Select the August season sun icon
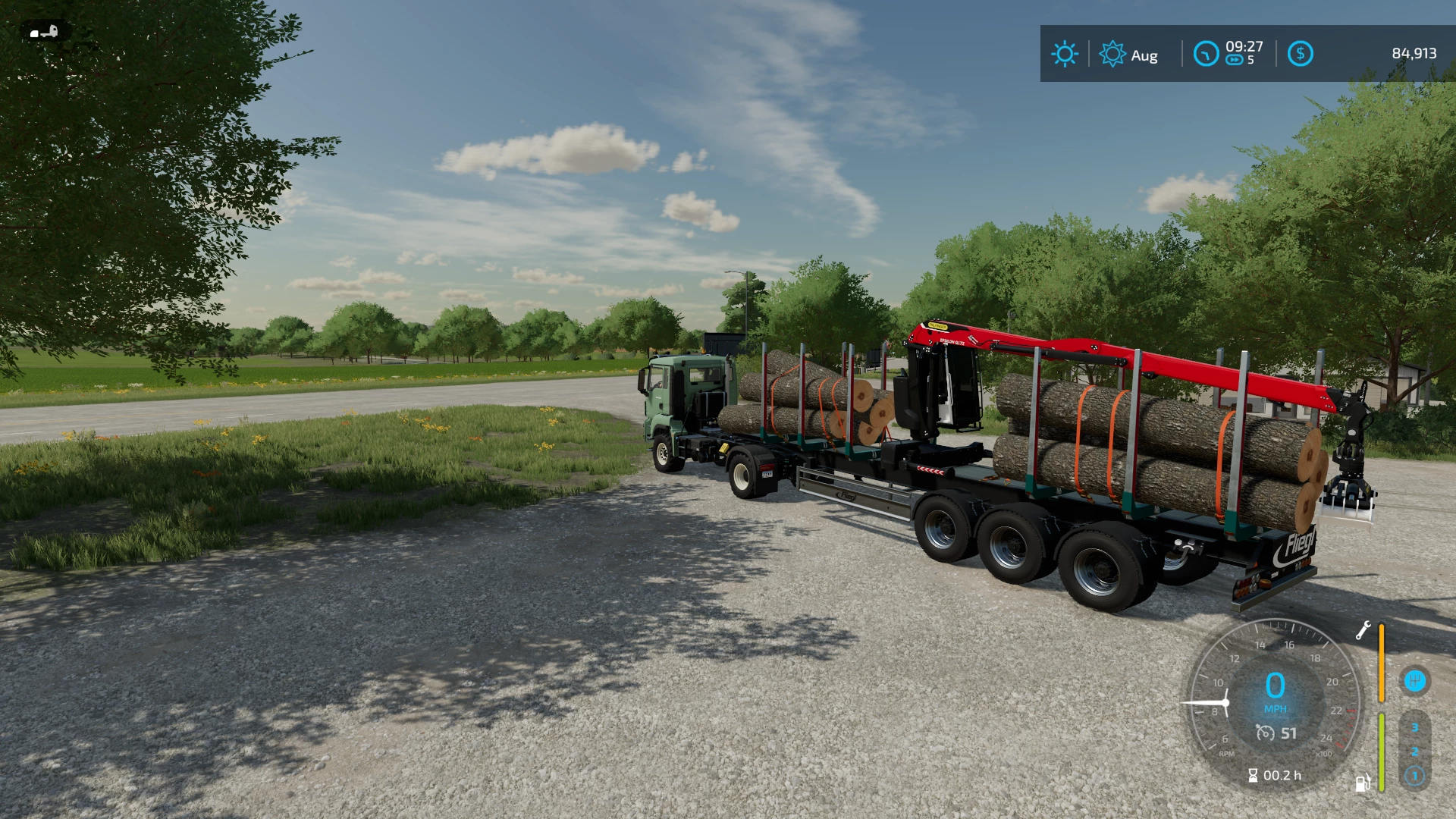 click(1112, 54)
